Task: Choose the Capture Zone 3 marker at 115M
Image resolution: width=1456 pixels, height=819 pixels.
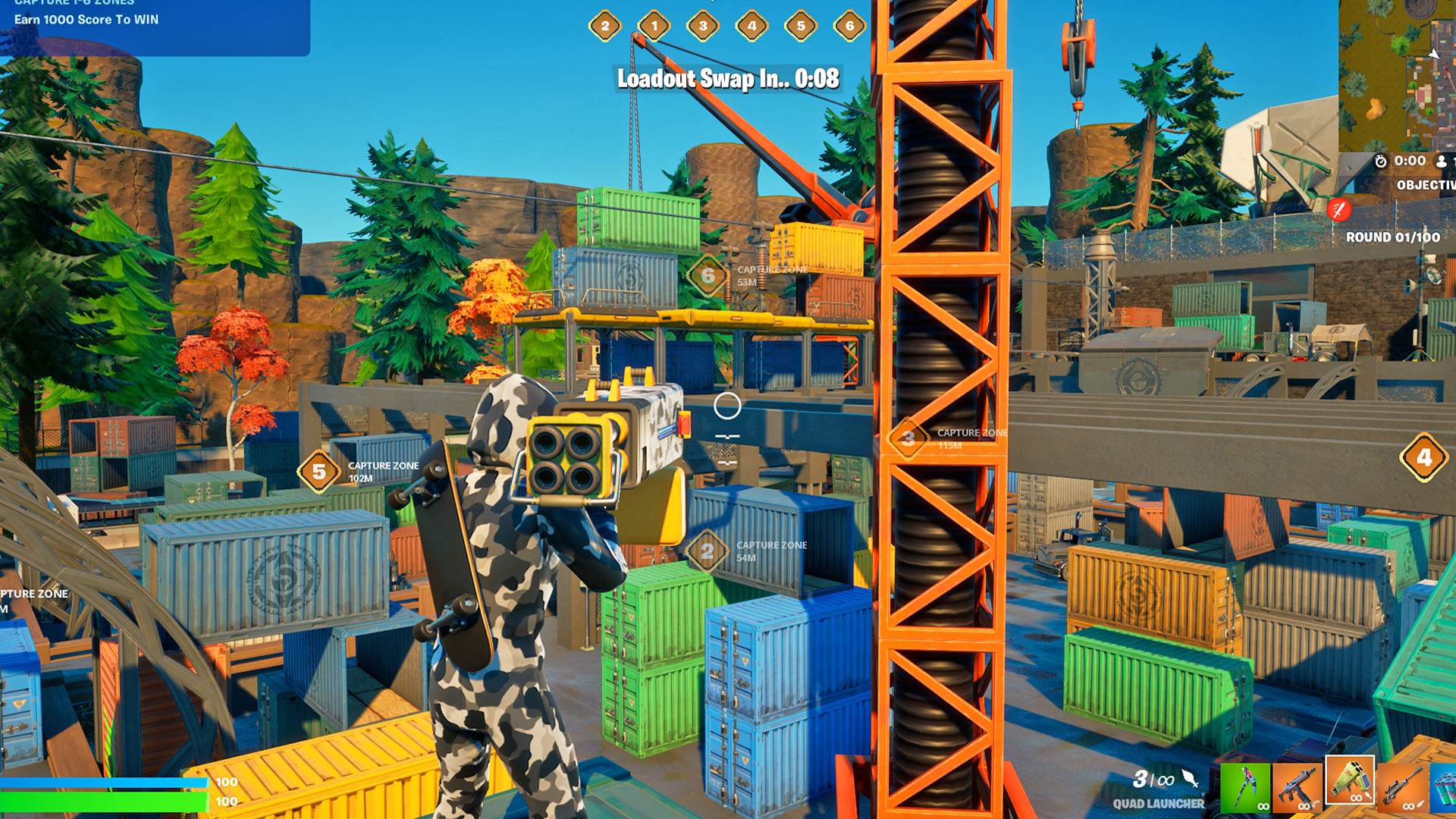Action: tap(908, 438)
